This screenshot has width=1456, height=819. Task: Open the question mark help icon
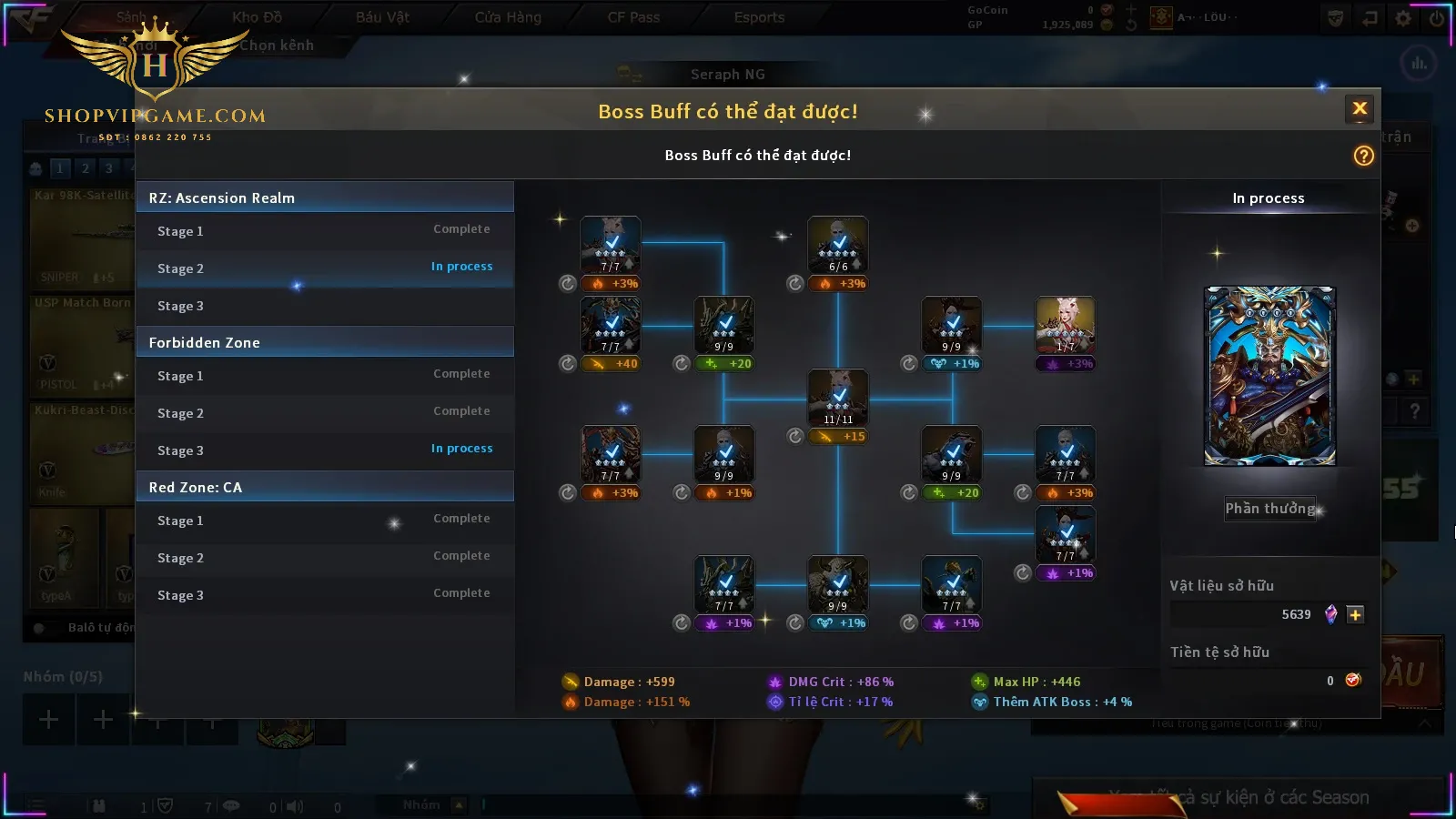pos(1363,156)
